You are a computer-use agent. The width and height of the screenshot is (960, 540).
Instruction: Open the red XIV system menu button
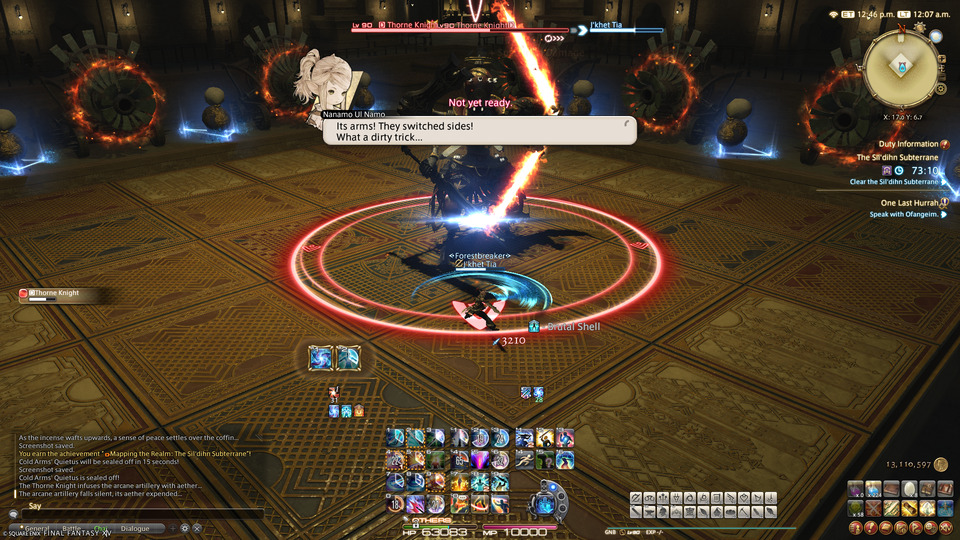tap(946, 526)
